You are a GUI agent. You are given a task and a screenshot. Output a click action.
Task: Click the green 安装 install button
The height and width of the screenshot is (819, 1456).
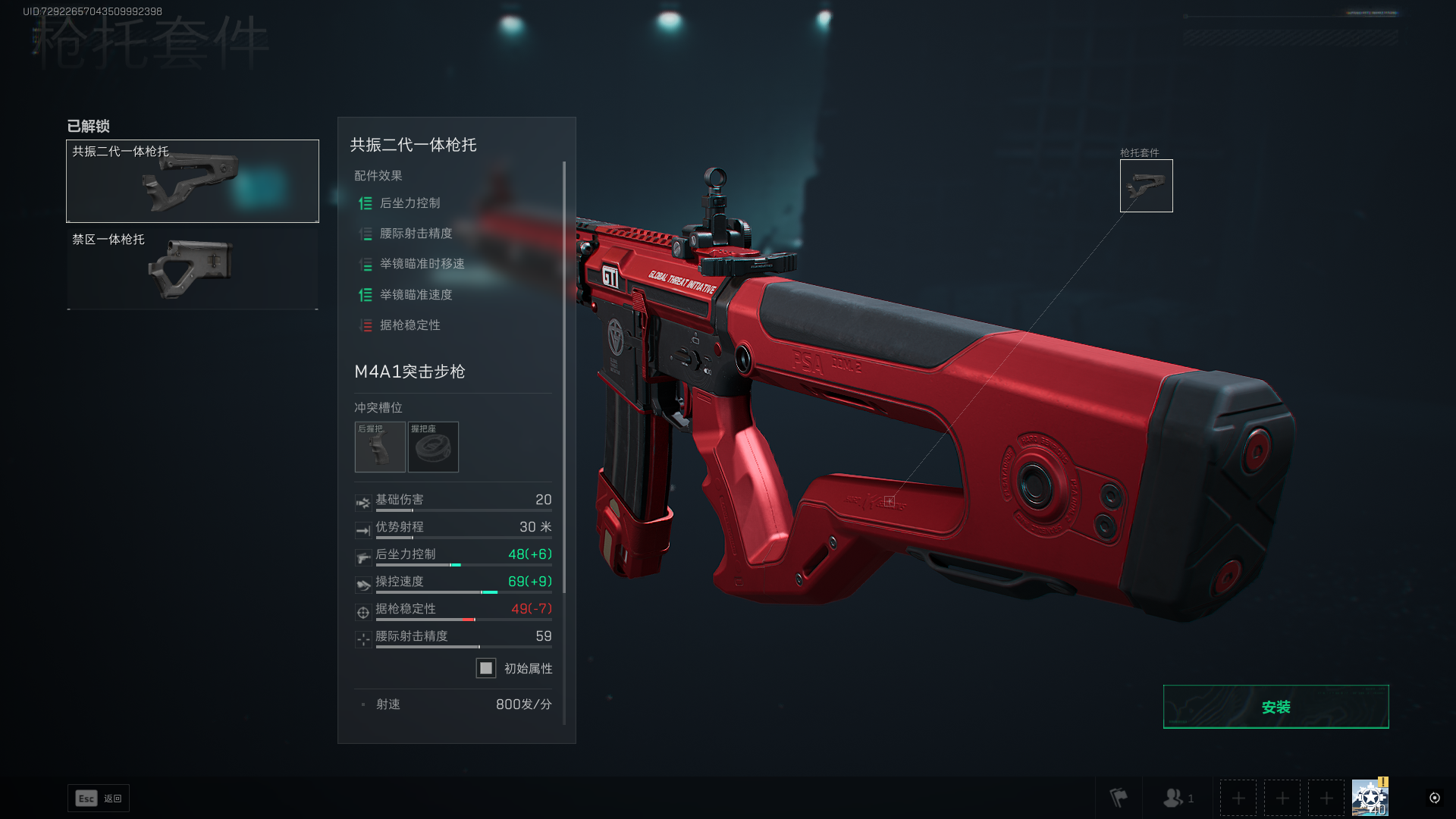tap(1276, 707)
